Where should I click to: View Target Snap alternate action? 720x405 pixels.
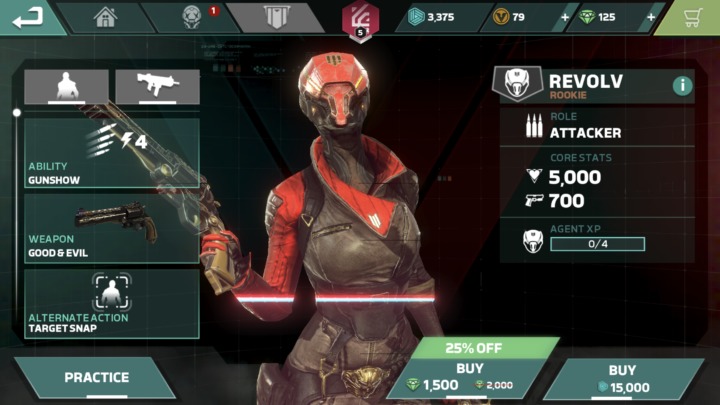(x=111, y=302)
